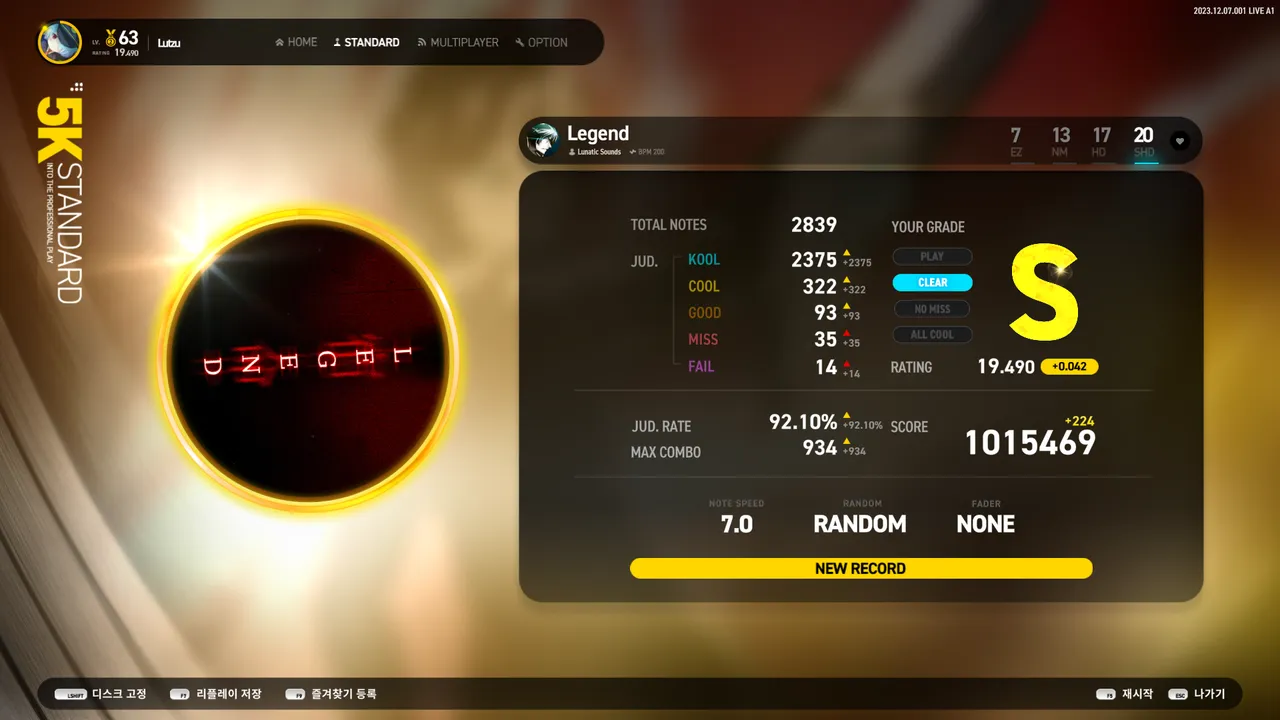The height and width of the screenshot is (720, 1280).
Task: Click the Legend song disc artwork
Action: coord(308,361)
